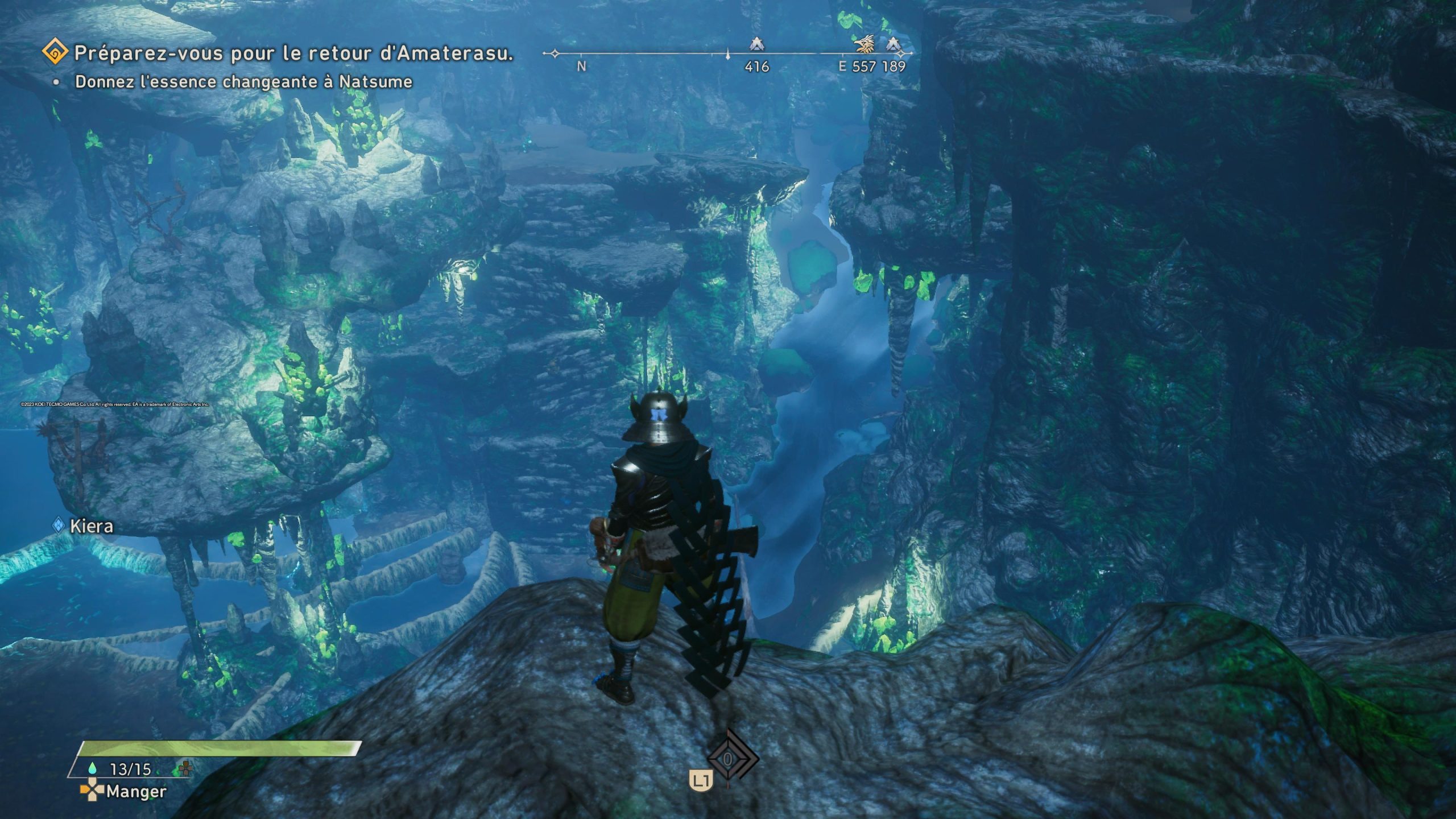
Task: Select the golden kemono head compass marker
Action: tap(865, 44)
